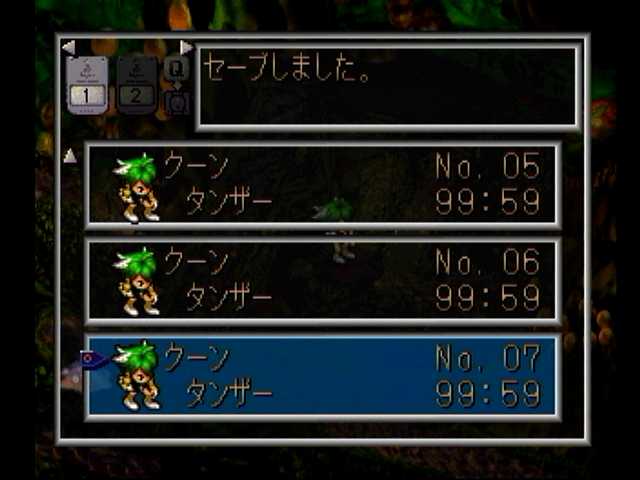Select save file No. 05
The width and height of the screenshot is (640, 480).
pyautogui.click(x=322, y=184)
